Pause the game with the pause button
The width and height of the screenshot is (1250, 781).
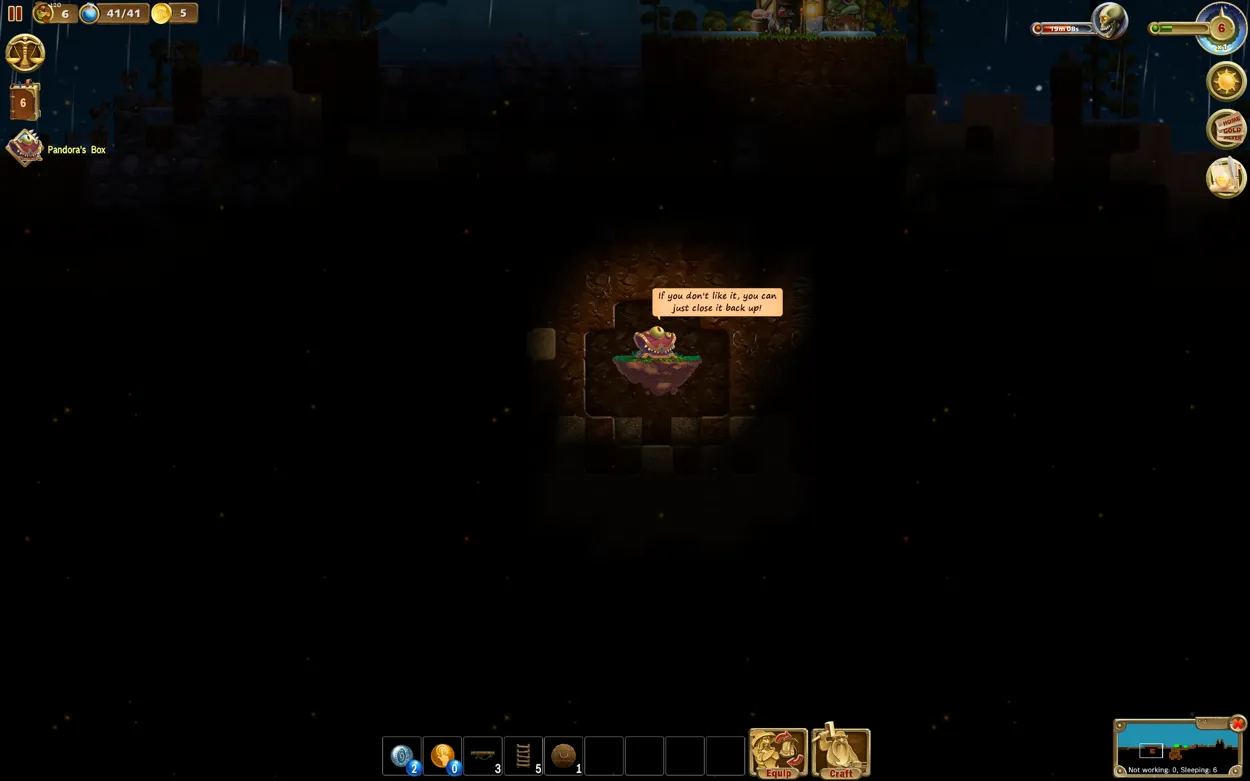15,14
